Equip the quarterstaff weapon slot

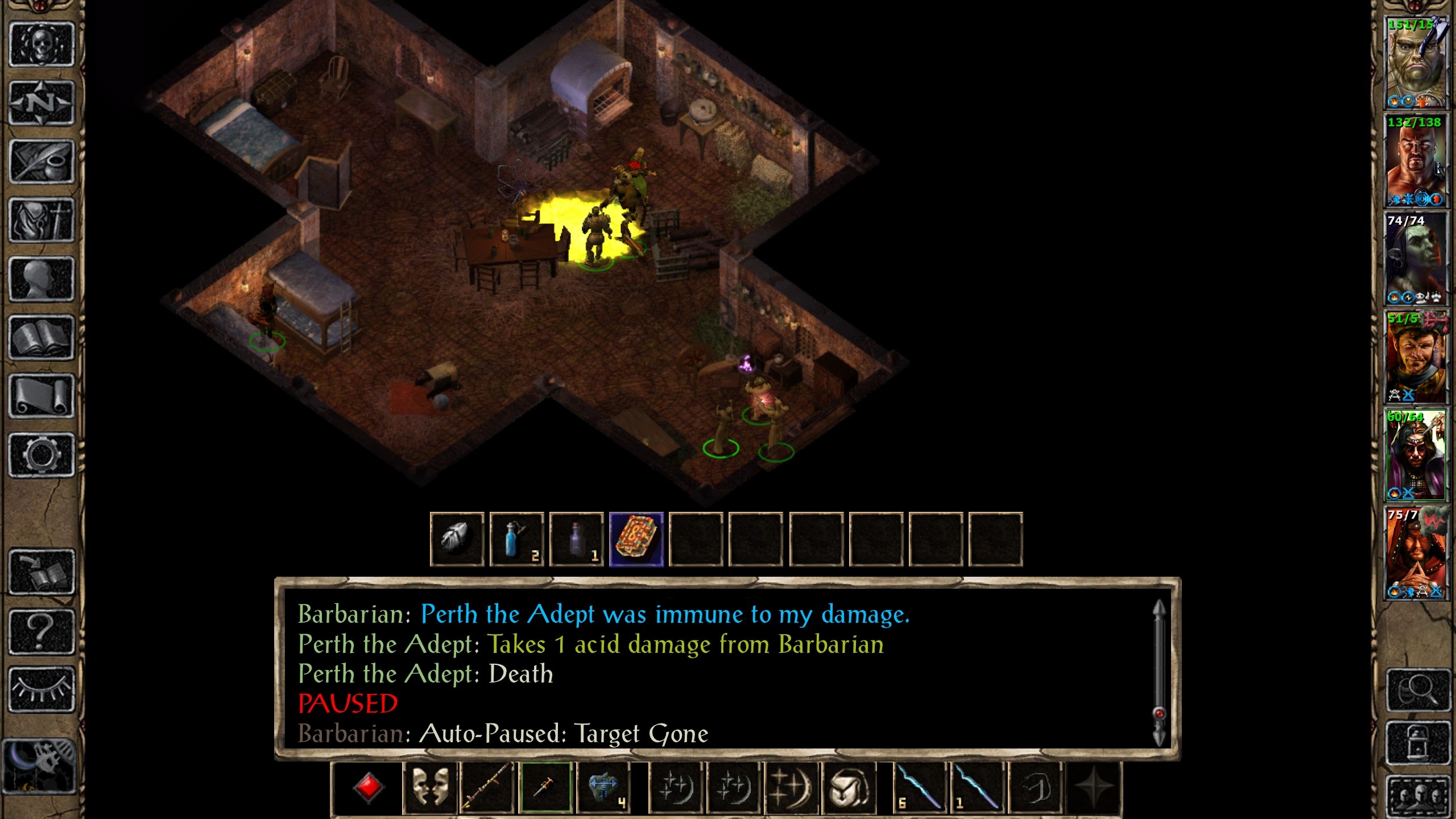[x=487, y=788]
